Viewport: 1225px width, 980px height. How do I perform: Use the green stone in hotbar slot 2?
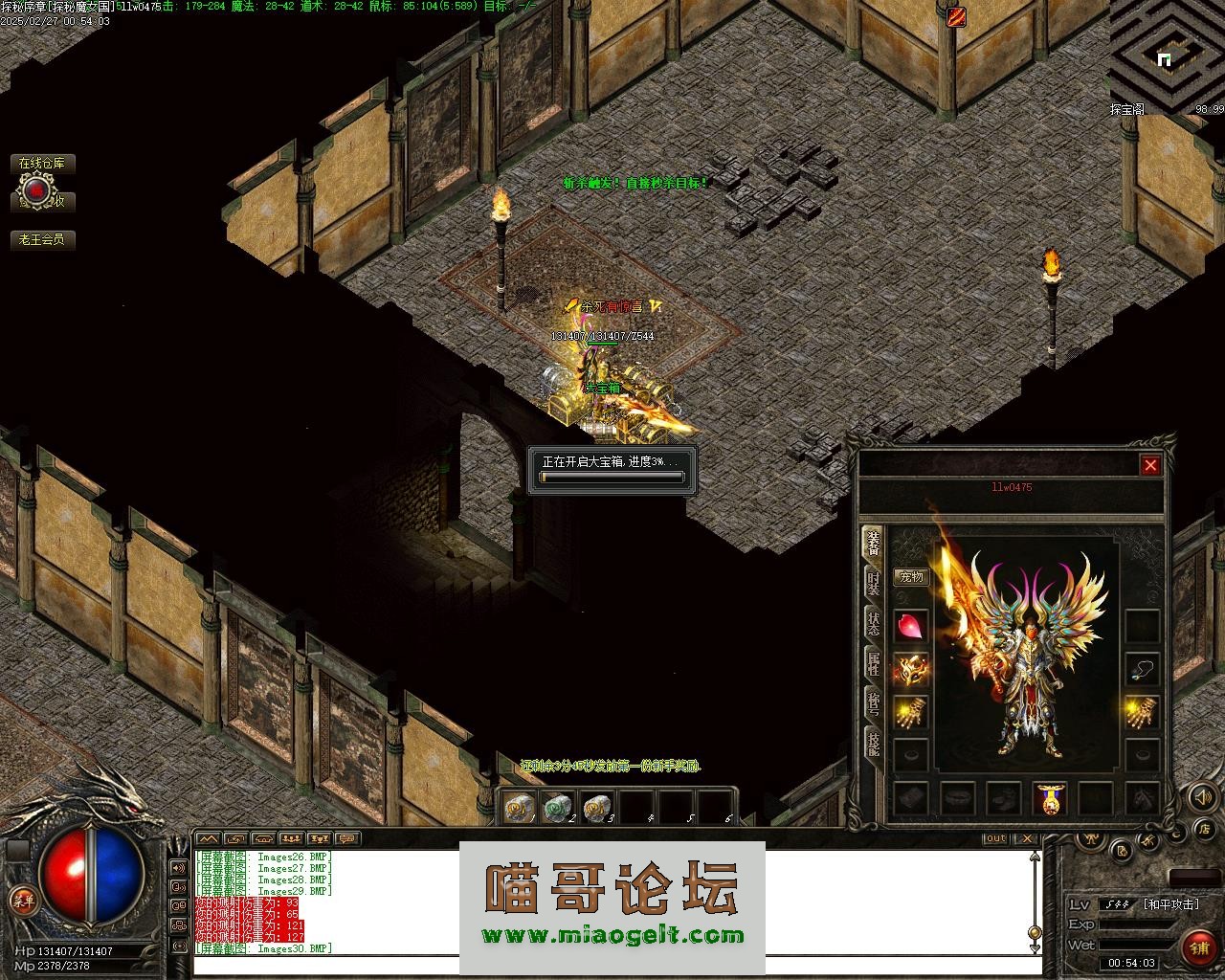click(557, 808)
